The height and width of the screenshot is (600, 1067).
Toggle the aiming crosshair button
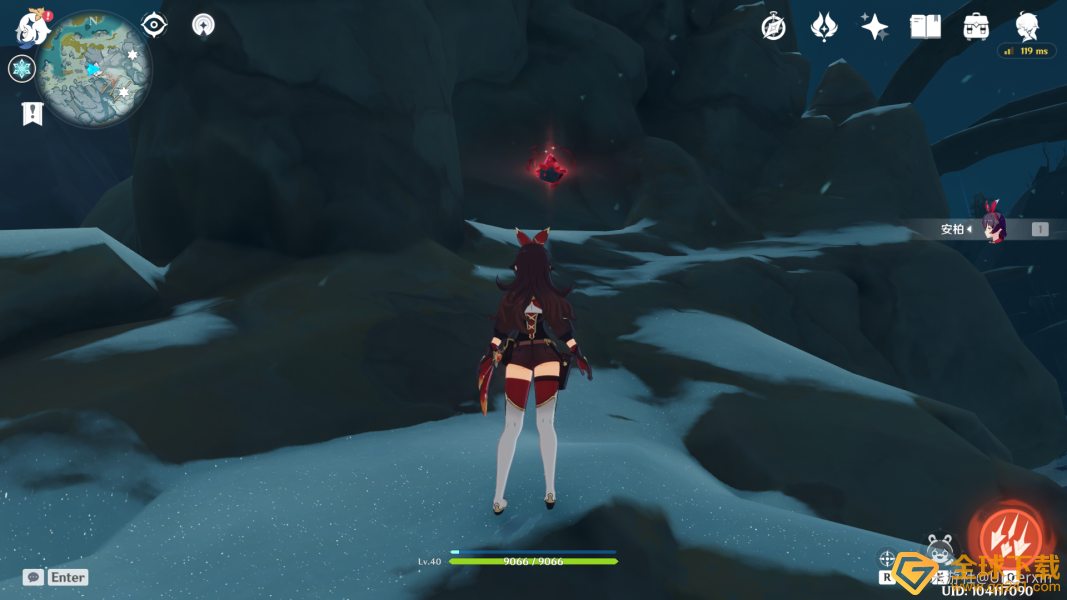887,559
